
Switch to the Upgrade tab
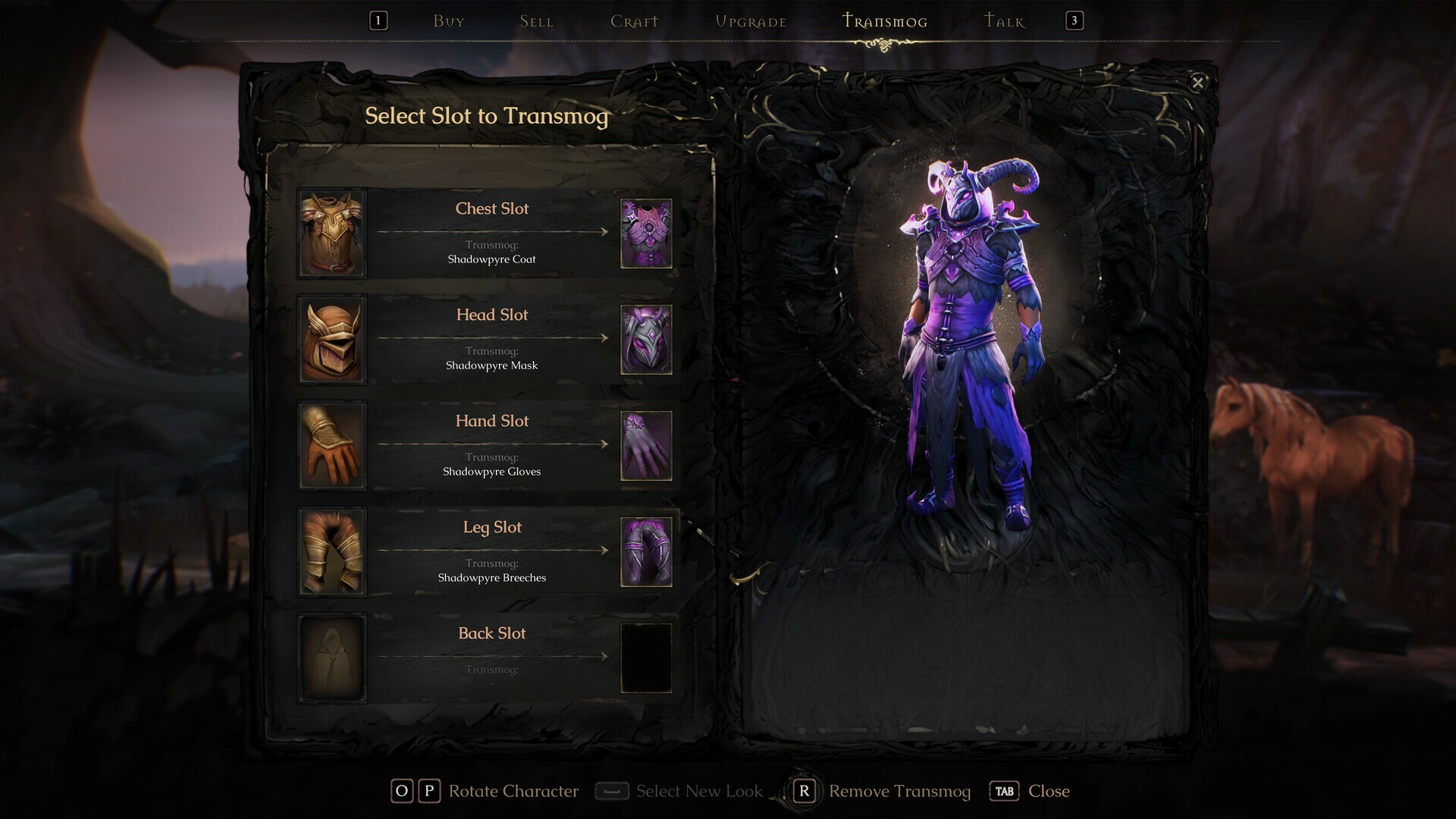click(751, 20)
